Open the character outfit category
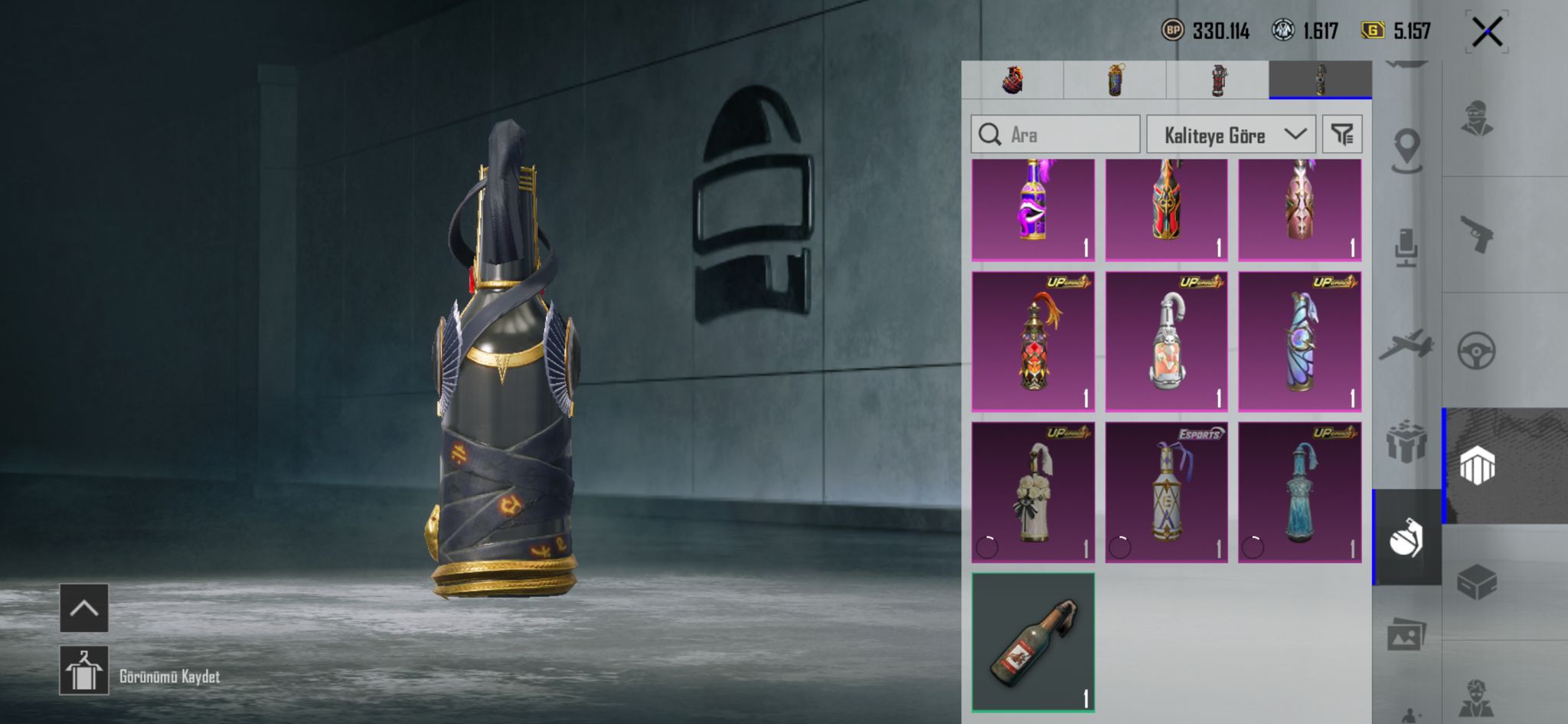This screenshot has width=1568, height=724. pos(1477,119)
